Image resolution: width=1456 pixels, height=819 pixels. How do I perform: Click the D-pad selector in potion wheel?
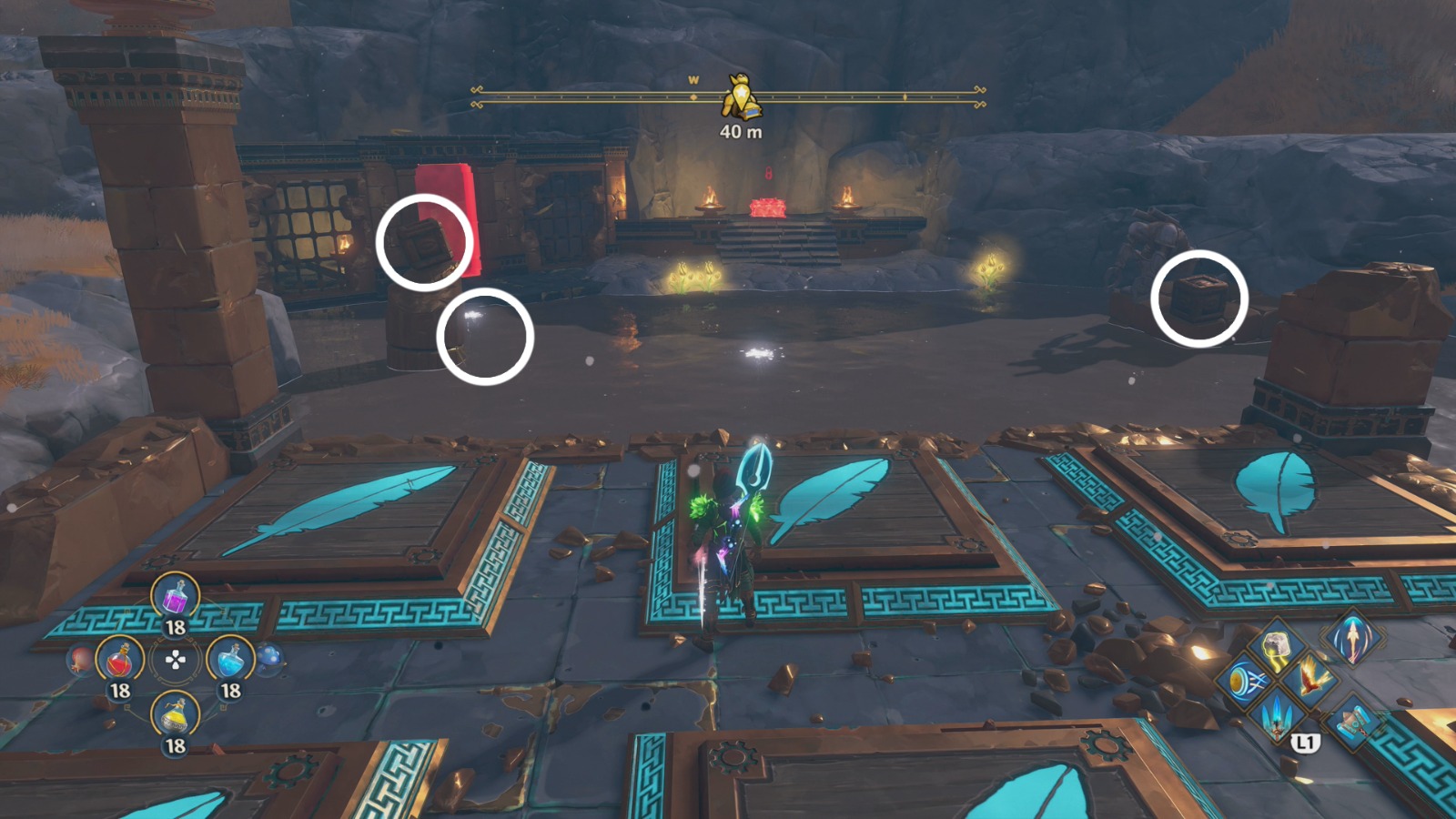(x=175, y=659)
